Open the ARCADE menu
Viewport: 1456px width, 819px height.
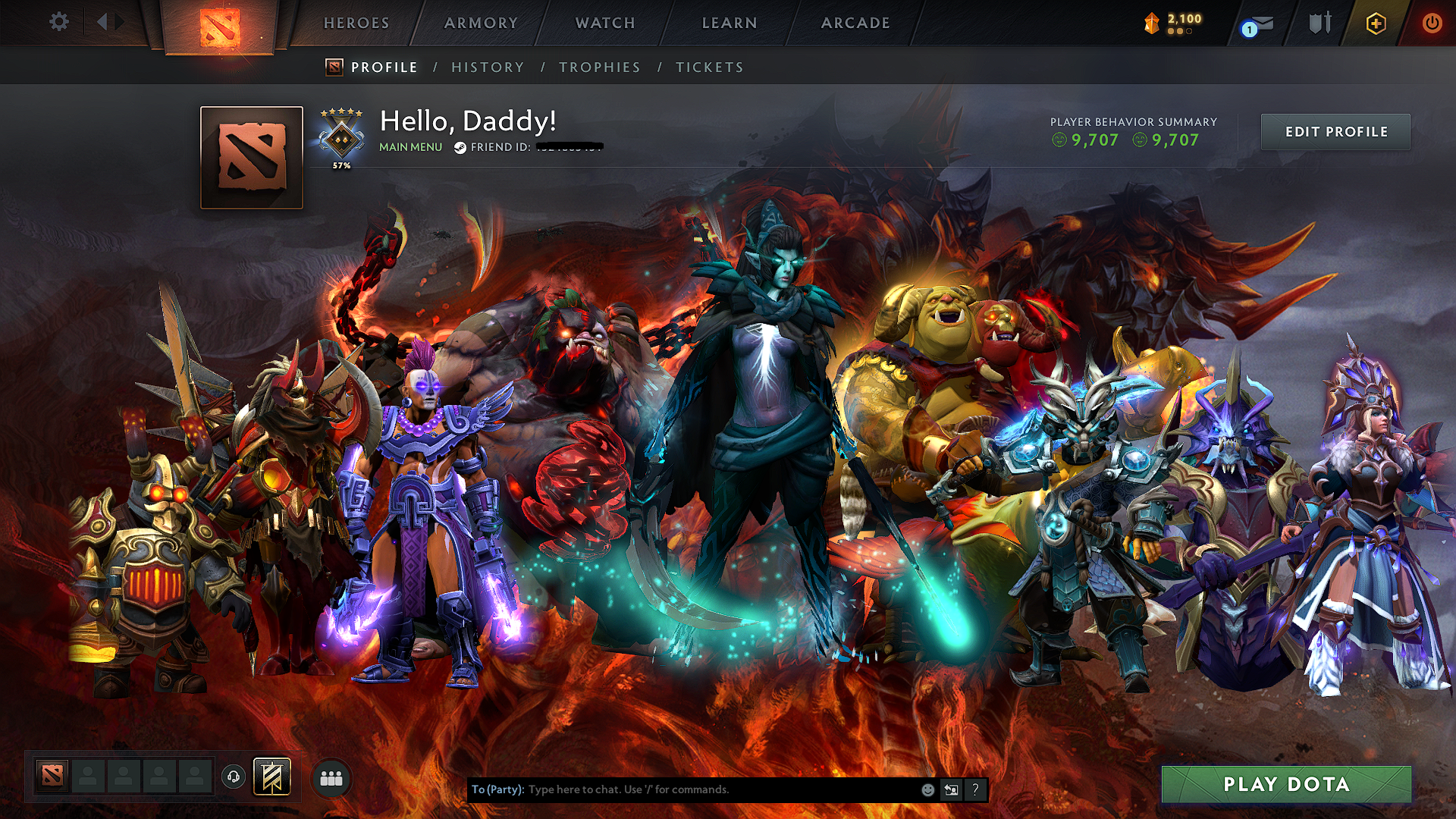[855, 22]
